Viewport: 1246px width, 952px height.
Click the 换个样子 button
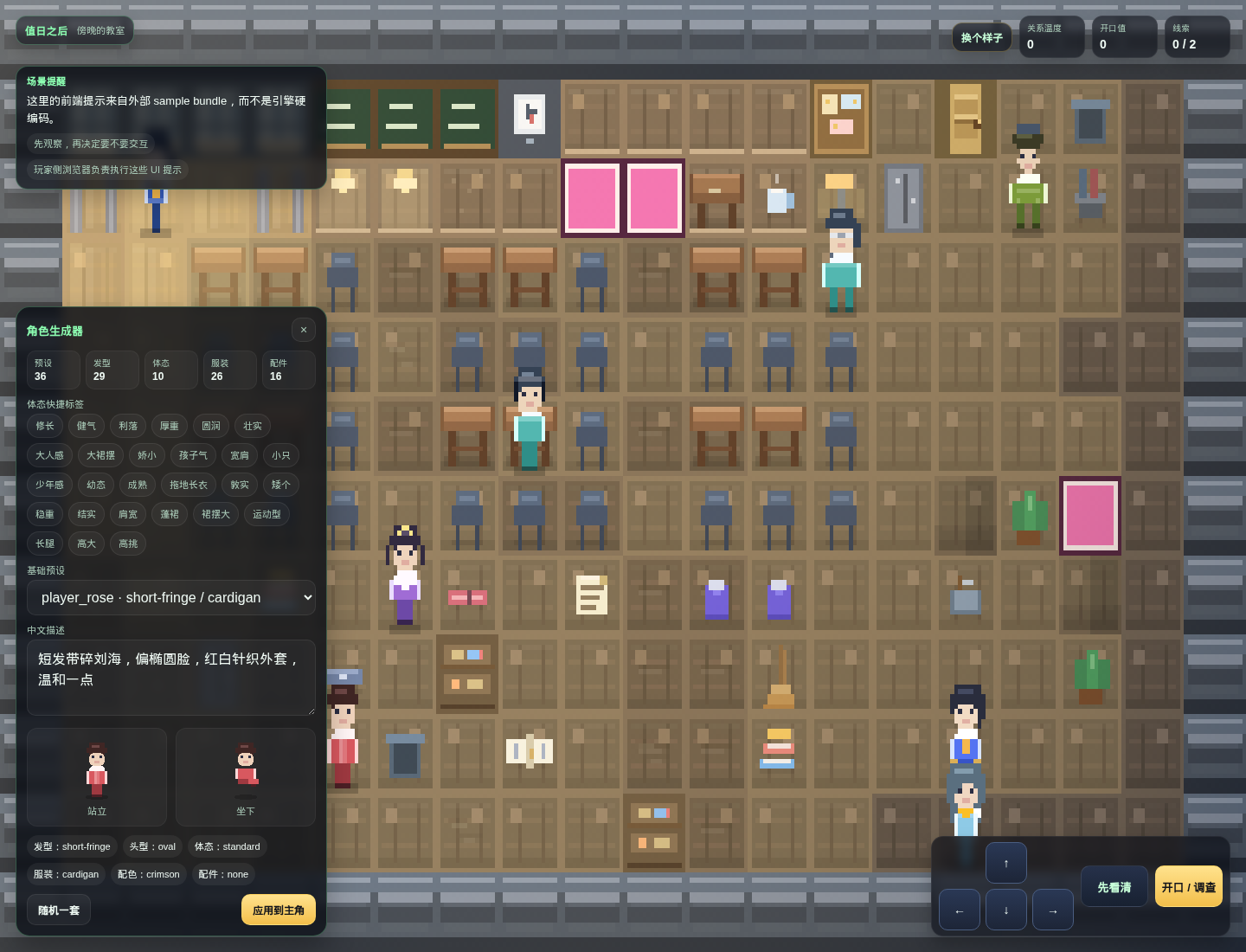[x=981, y=37]
